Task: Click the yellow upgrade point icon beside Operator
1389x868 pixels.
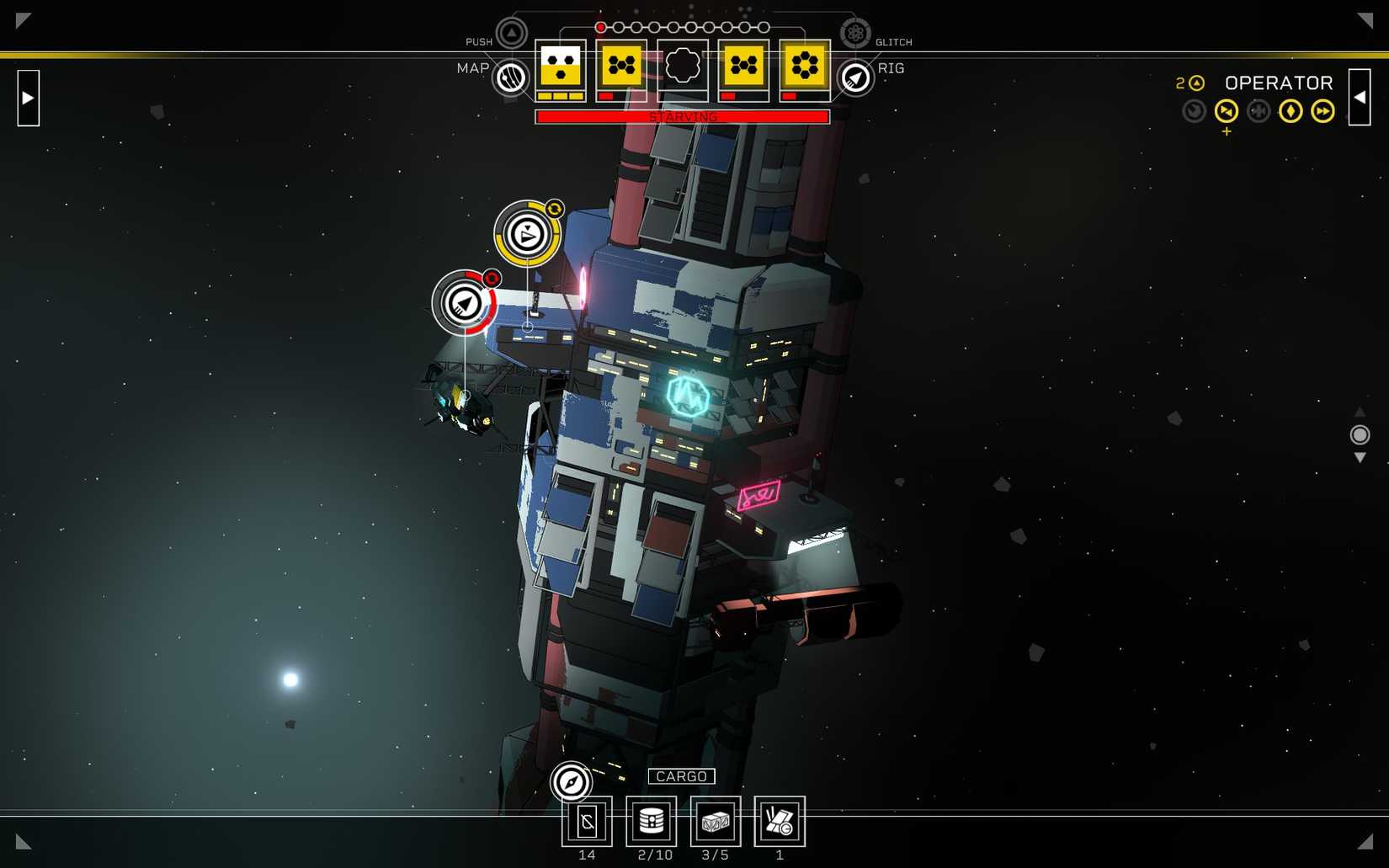Action: click(1196, 83)
